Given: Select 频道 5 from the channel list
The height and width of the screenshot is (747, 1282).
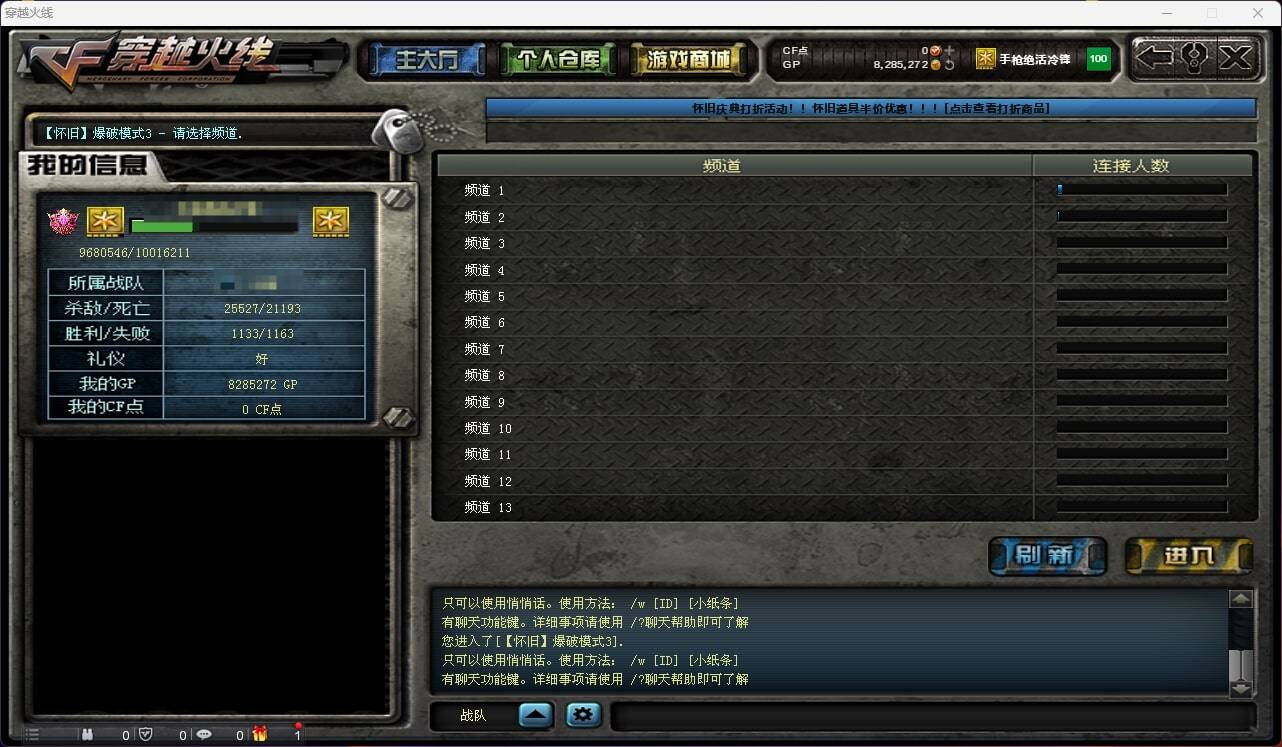Looking at the screenshot, I should point(488,296).
